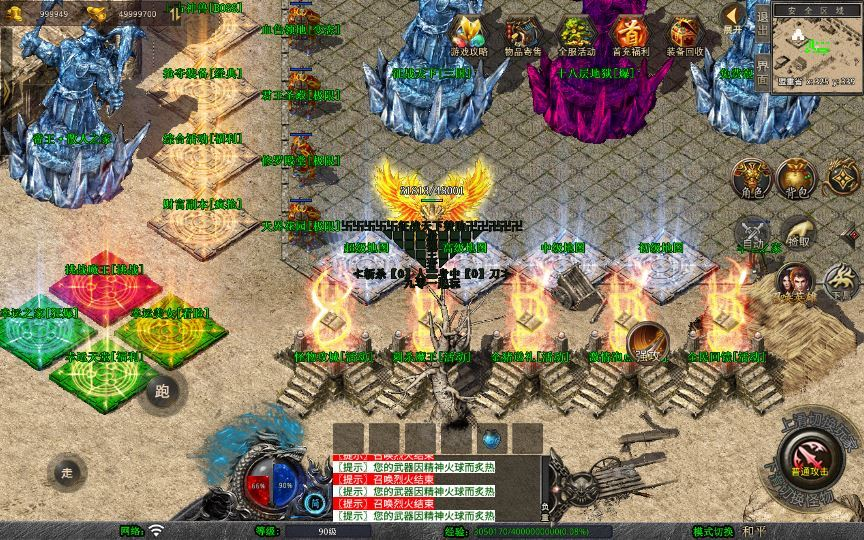Claim the 首充福利 first-recharge bonus
Viewport: 864px width, 540px height.
pos(630,36)
